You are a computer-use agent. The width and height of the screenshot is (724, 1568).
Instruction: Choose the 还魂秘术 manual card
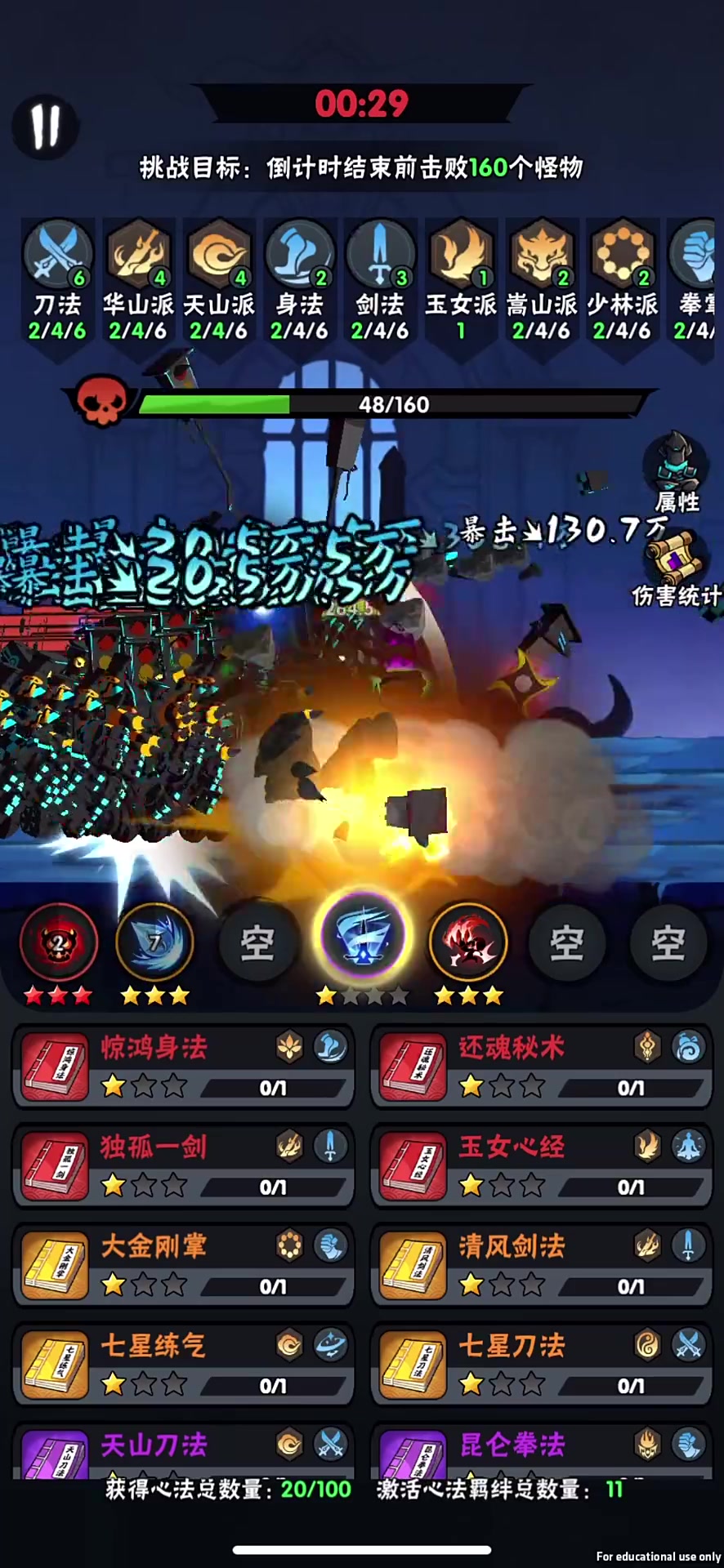pyautogui.click(x=541, y=1066)
